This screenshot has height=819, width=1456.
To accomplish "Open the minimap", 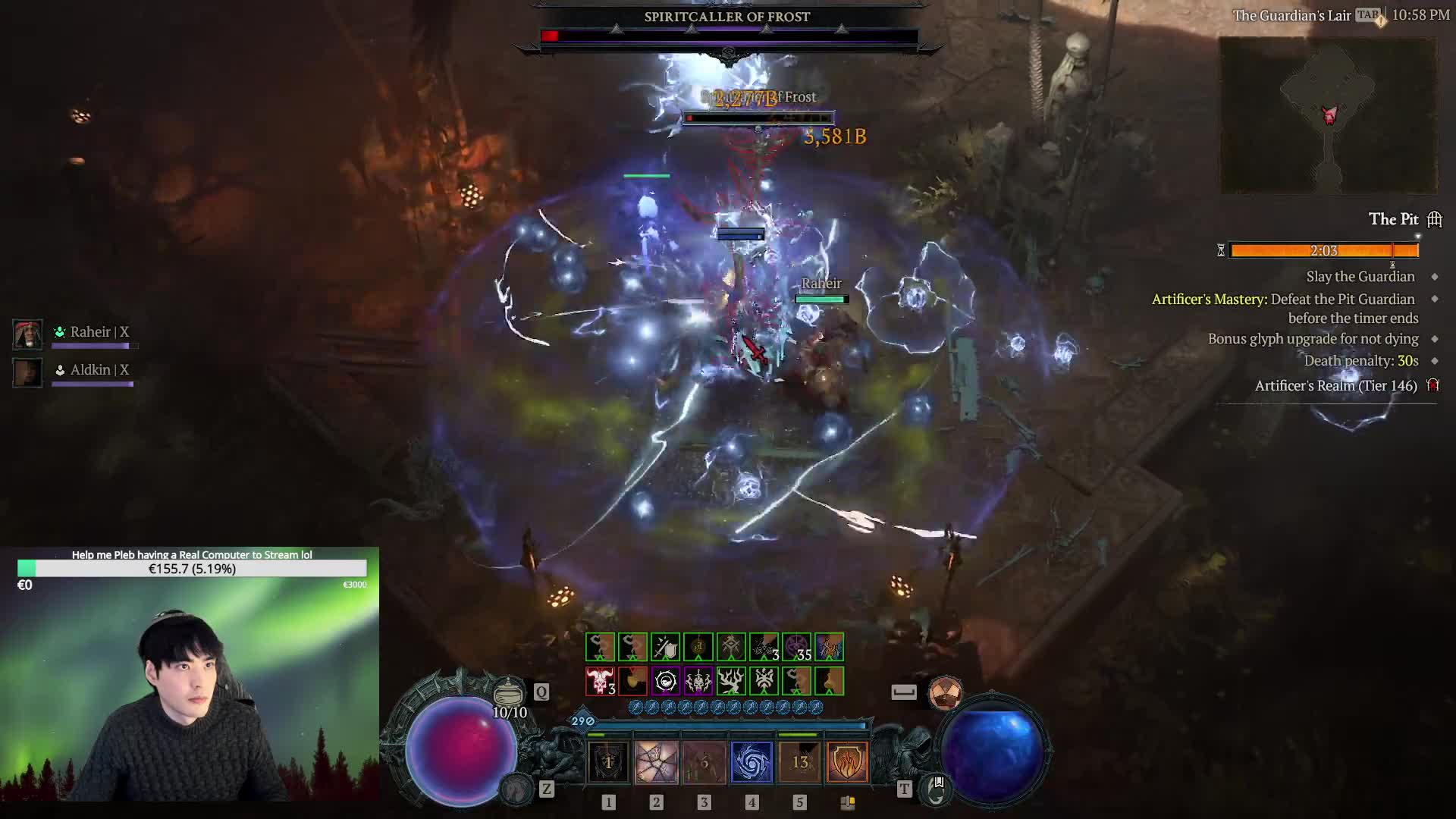I will (1328, 115).
